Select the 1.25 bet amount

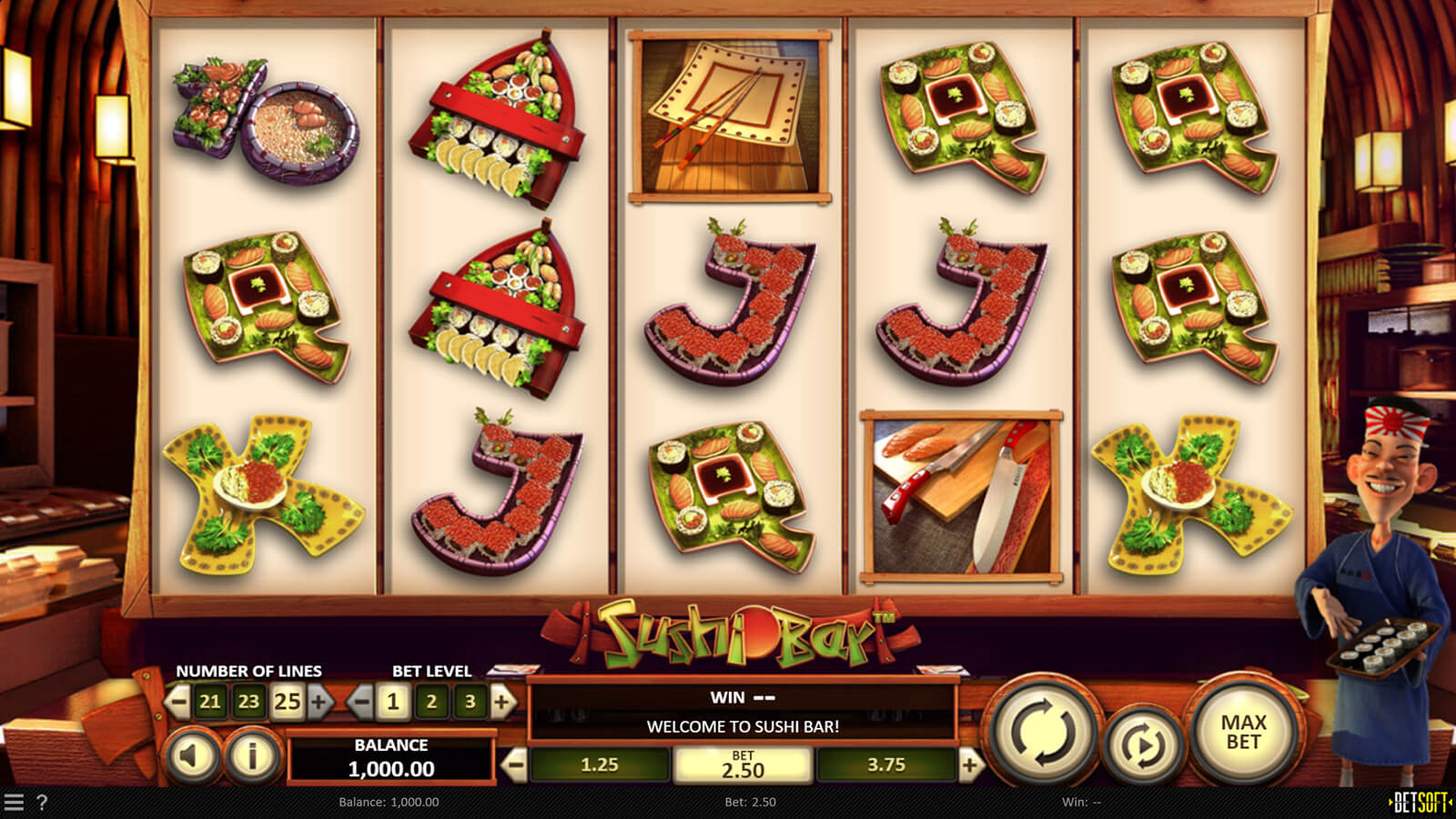(x=600, y=765)
